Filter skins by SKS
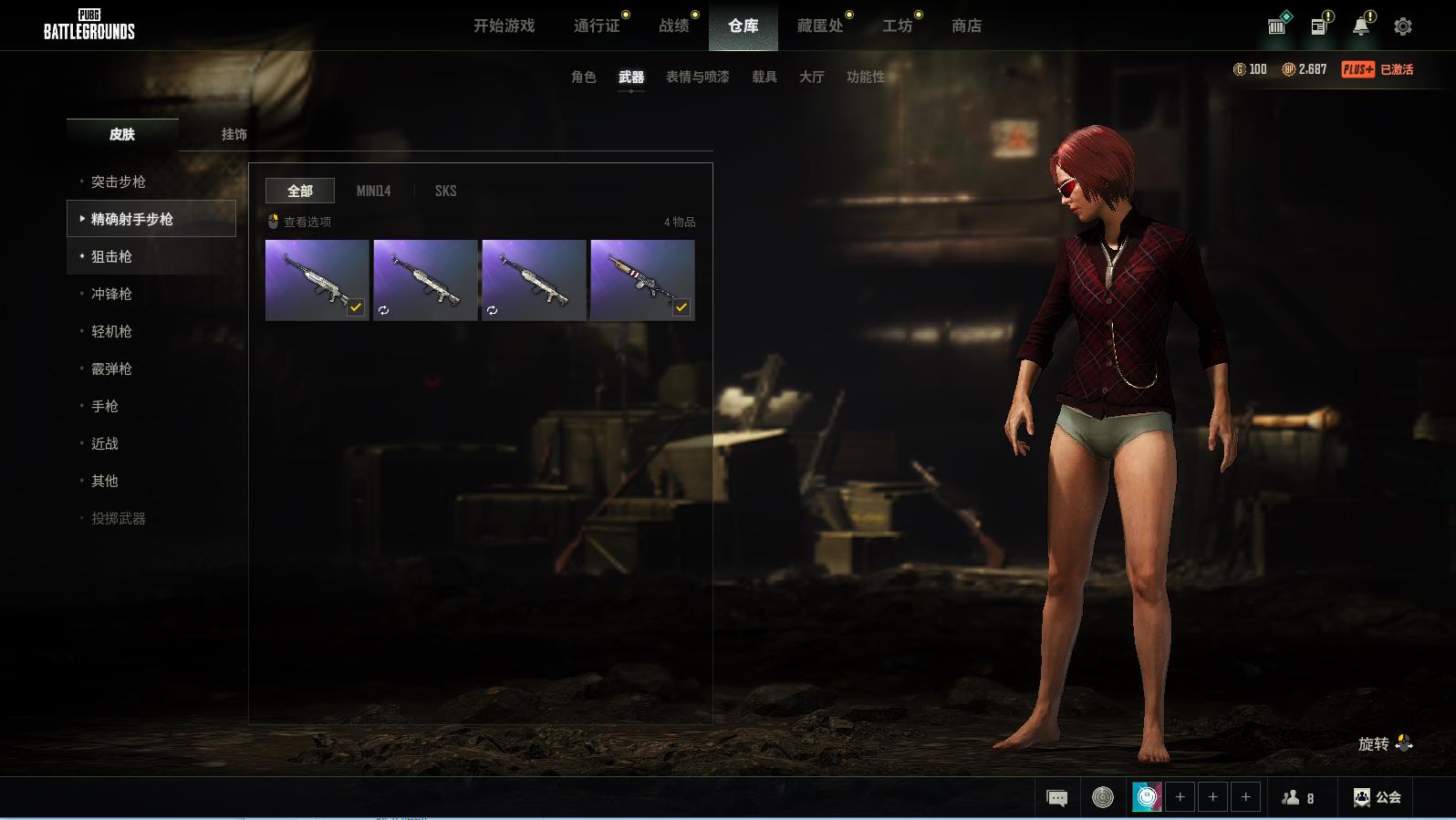1456x820 pixels. [x=445, y=191]
